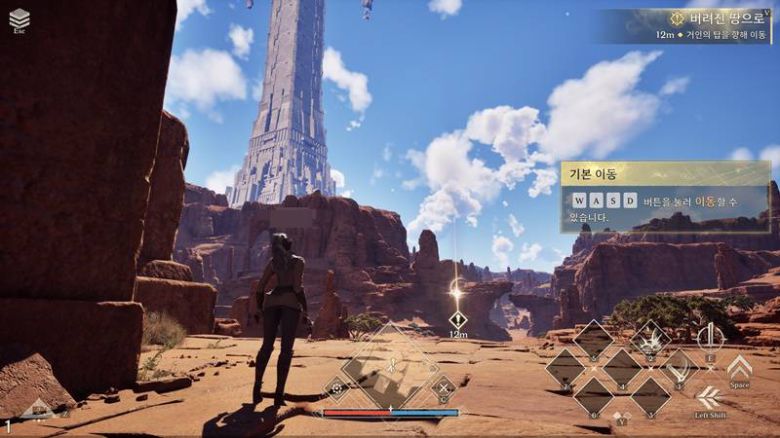Image resolution: width=780 pixels, height=438 pixels.
Task: Click the X diamond icon beside the weapon panel
Action: 443,387
